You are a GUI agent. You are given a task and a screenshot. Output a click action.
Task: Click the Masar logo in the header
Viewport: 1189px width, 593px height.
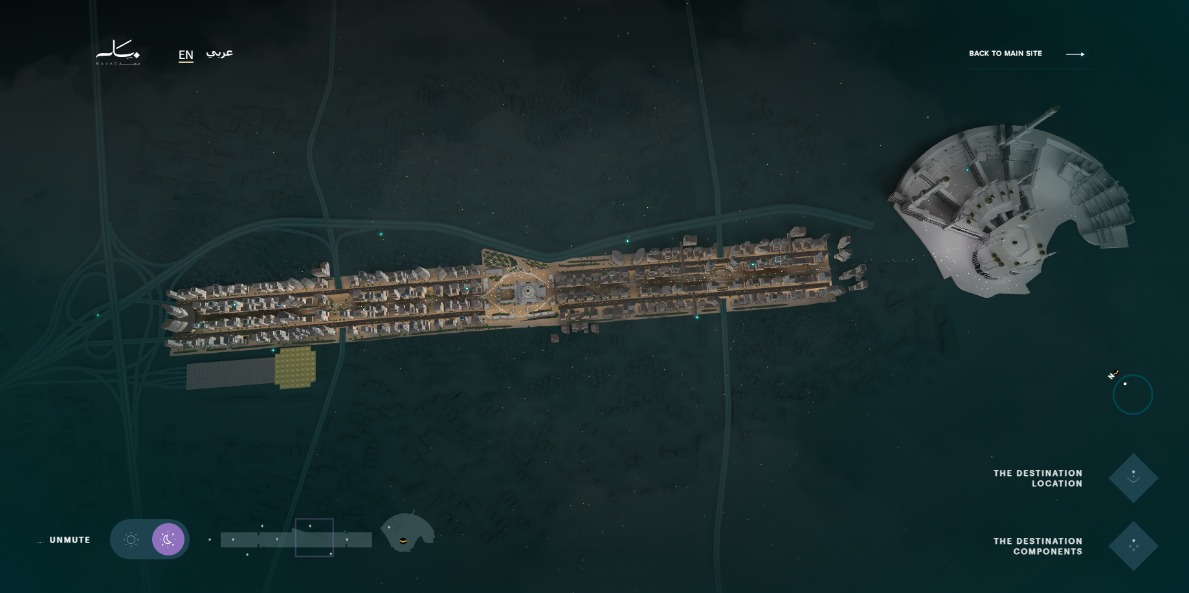point(118,53)
